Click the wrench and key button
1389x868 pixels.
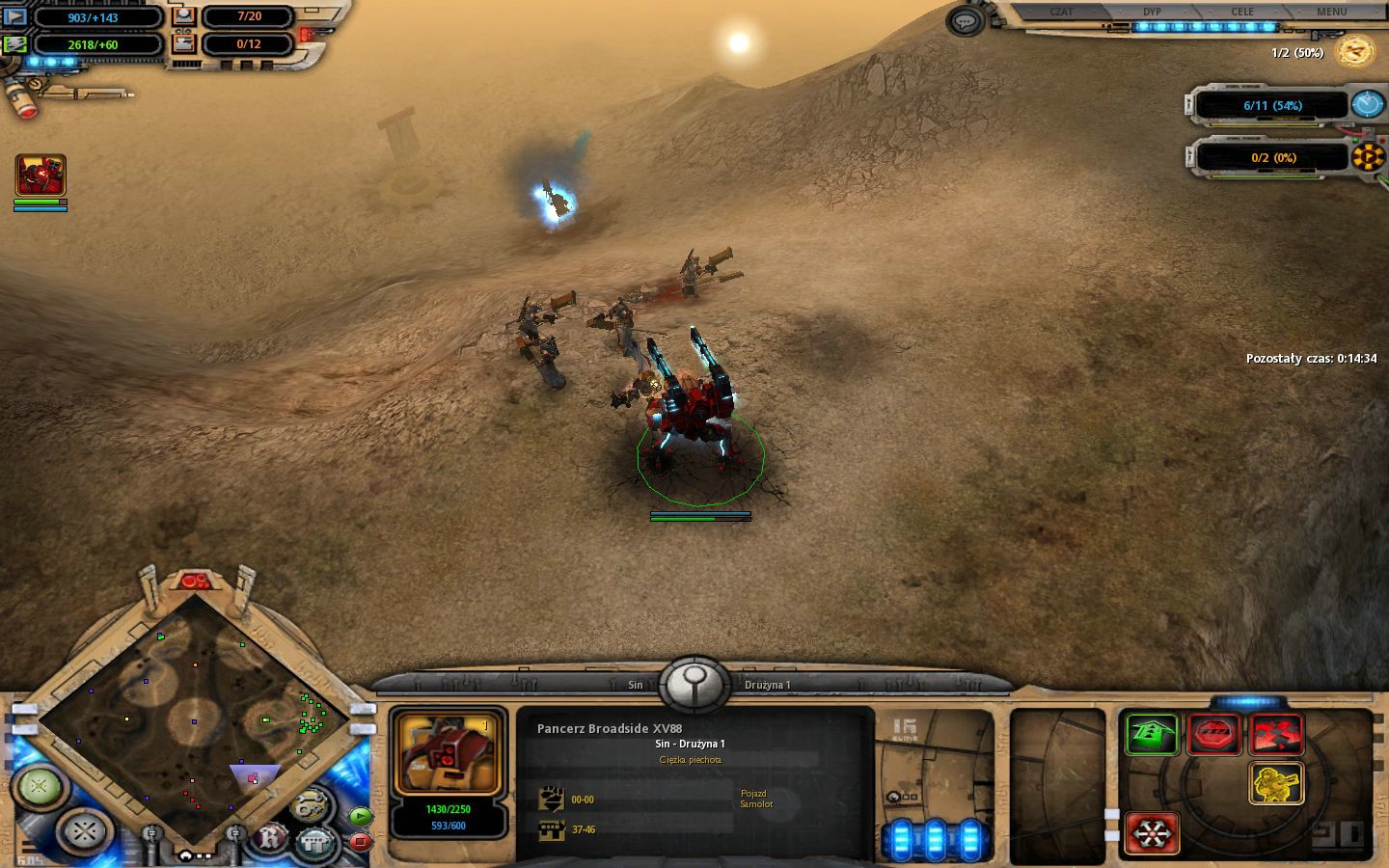tap(308, 805)
